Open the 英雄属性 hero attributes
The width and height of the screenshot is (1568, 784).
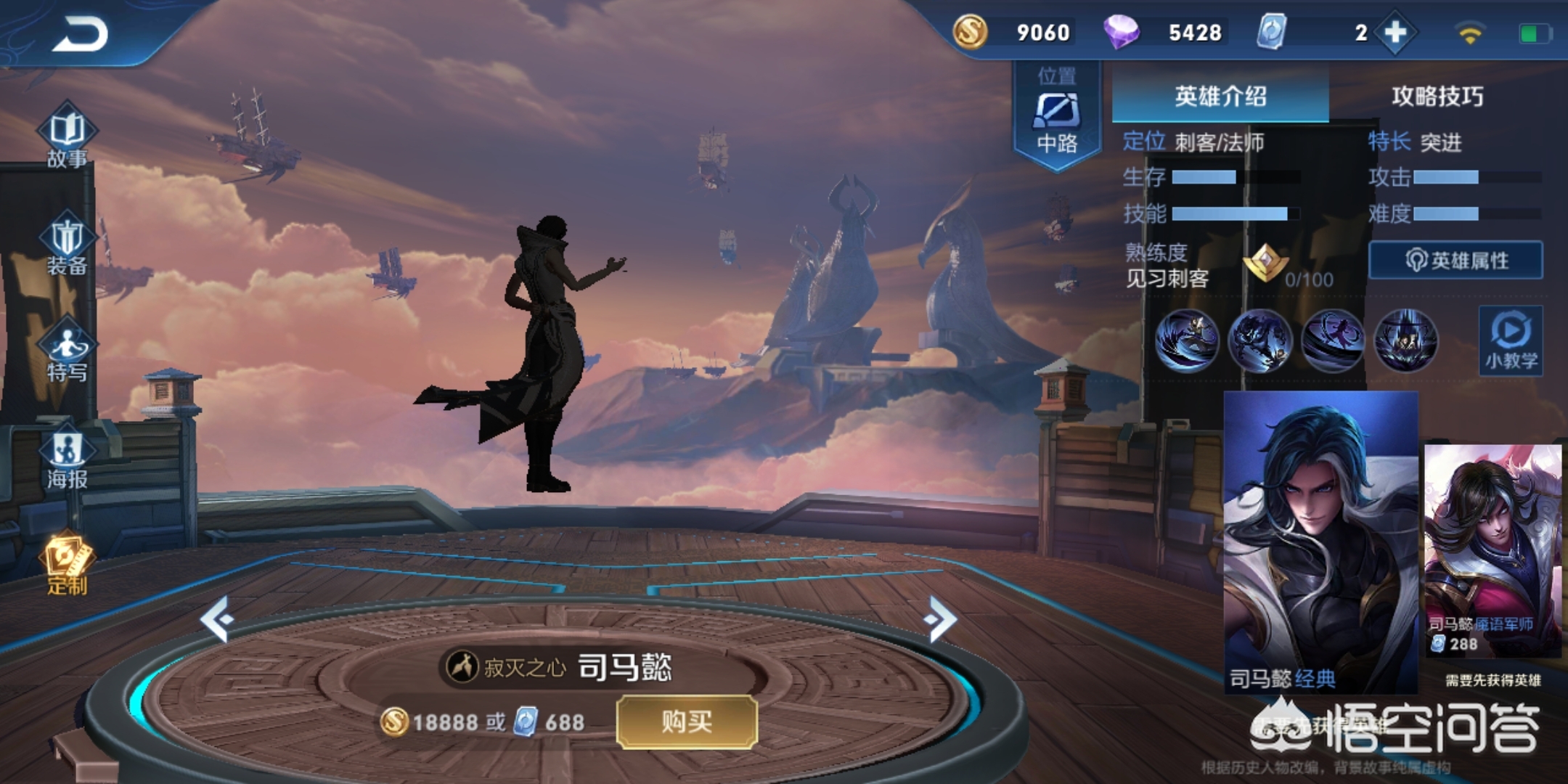click(x=1455, y=260)
